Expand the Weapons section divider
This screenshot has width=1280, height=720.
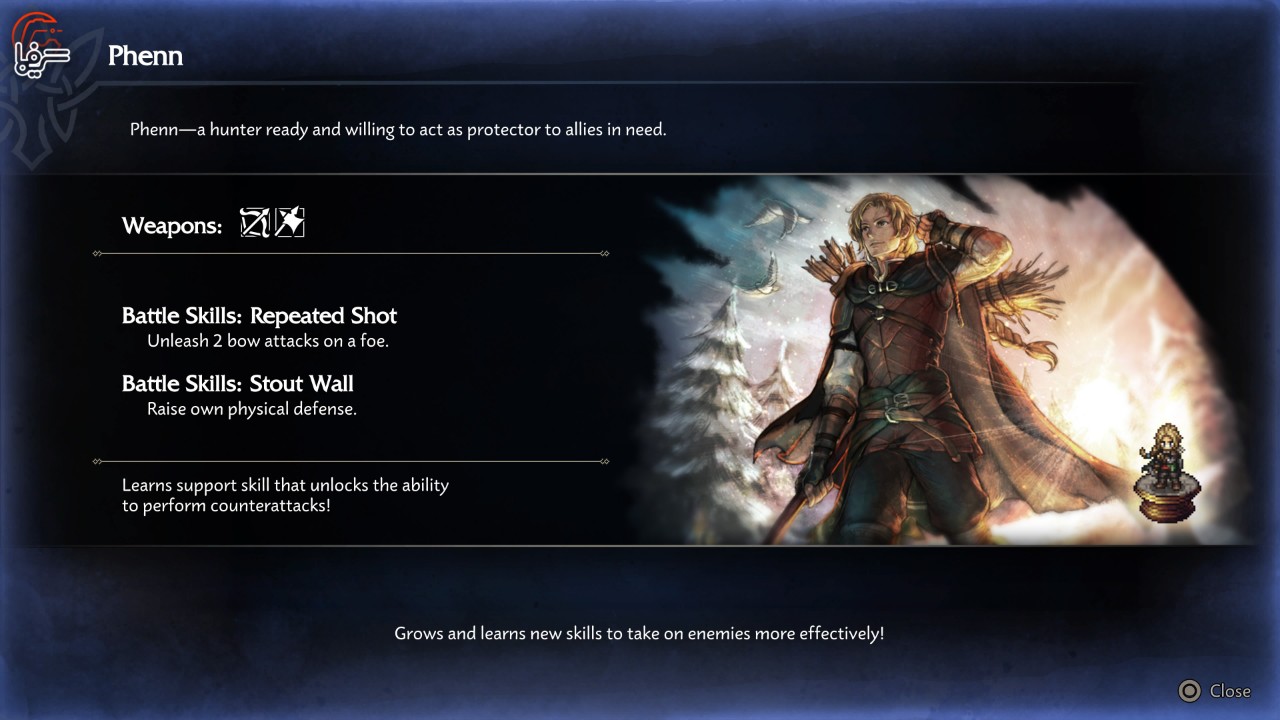(350, 254)
